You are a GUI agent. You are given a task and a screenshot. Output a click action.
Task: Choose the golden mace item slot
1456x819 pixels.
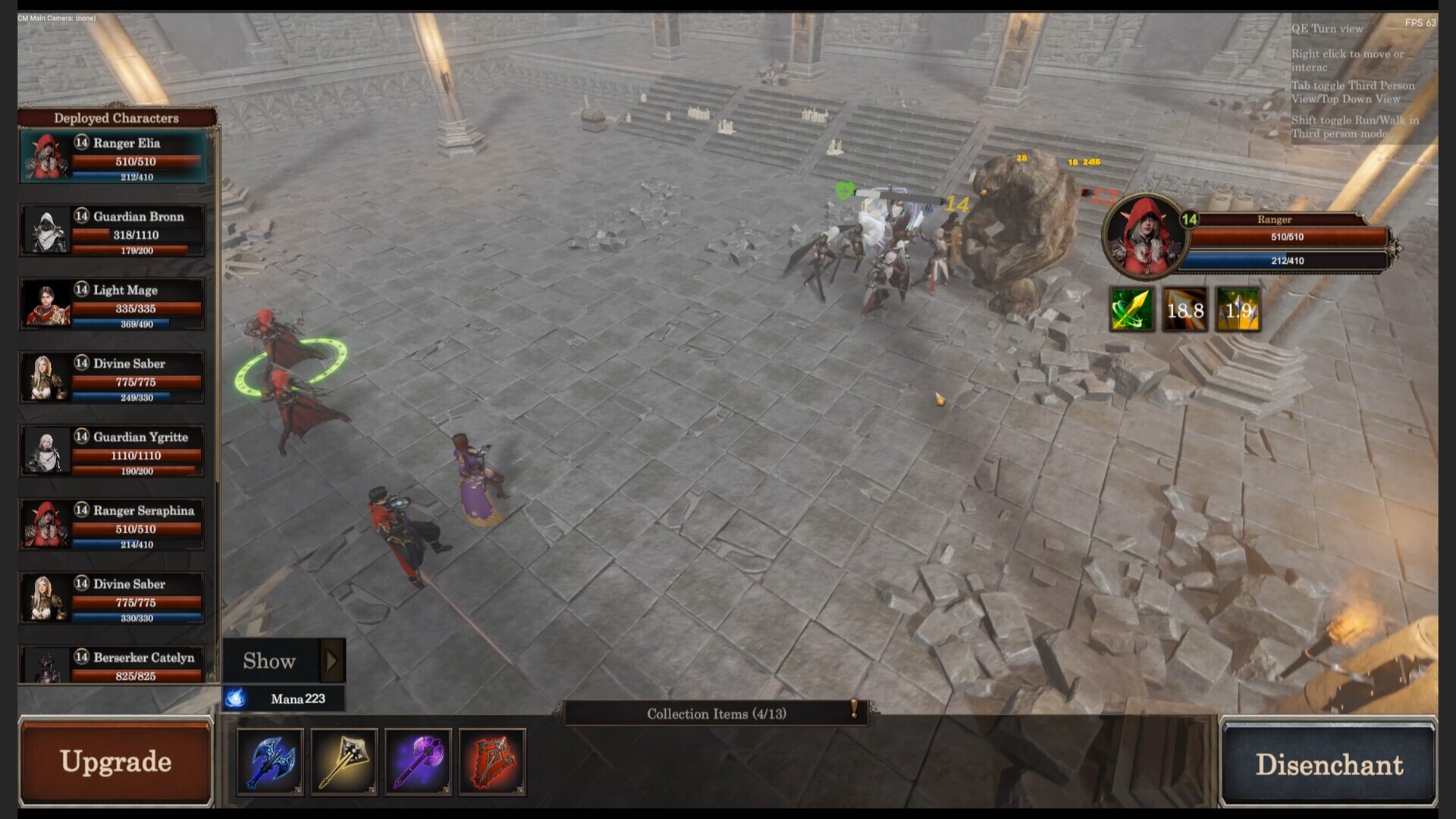[344, 762]
